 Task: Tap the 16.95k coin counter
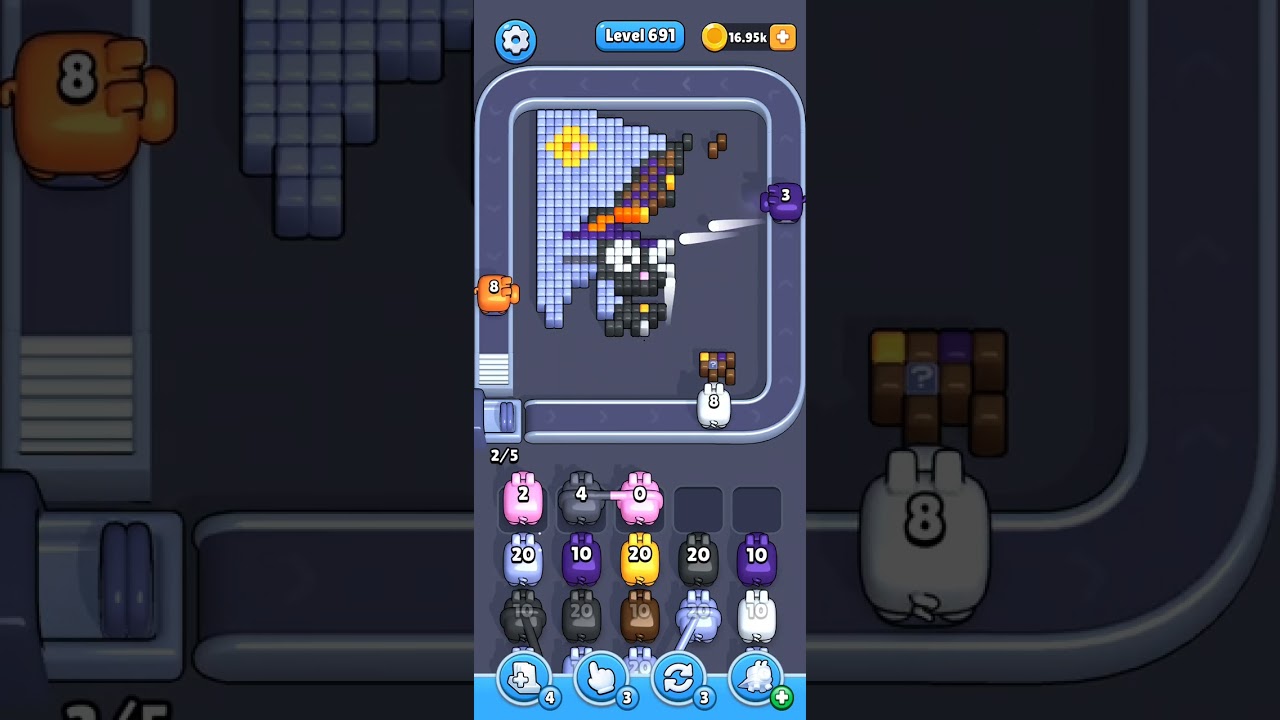[x=746, y=37]
